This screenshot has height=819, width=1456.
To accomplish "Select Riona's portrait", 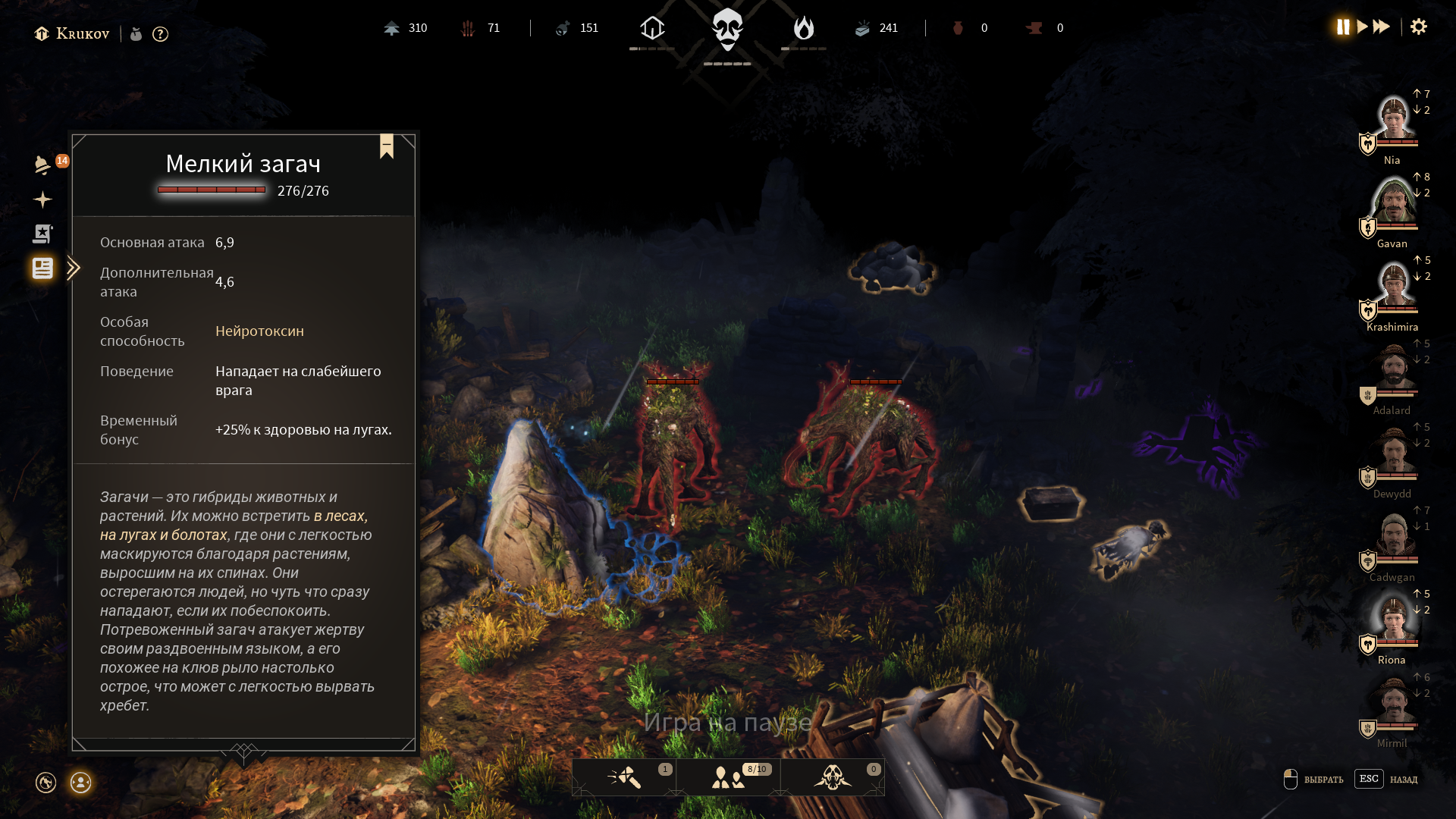I will pos(1393,620).
